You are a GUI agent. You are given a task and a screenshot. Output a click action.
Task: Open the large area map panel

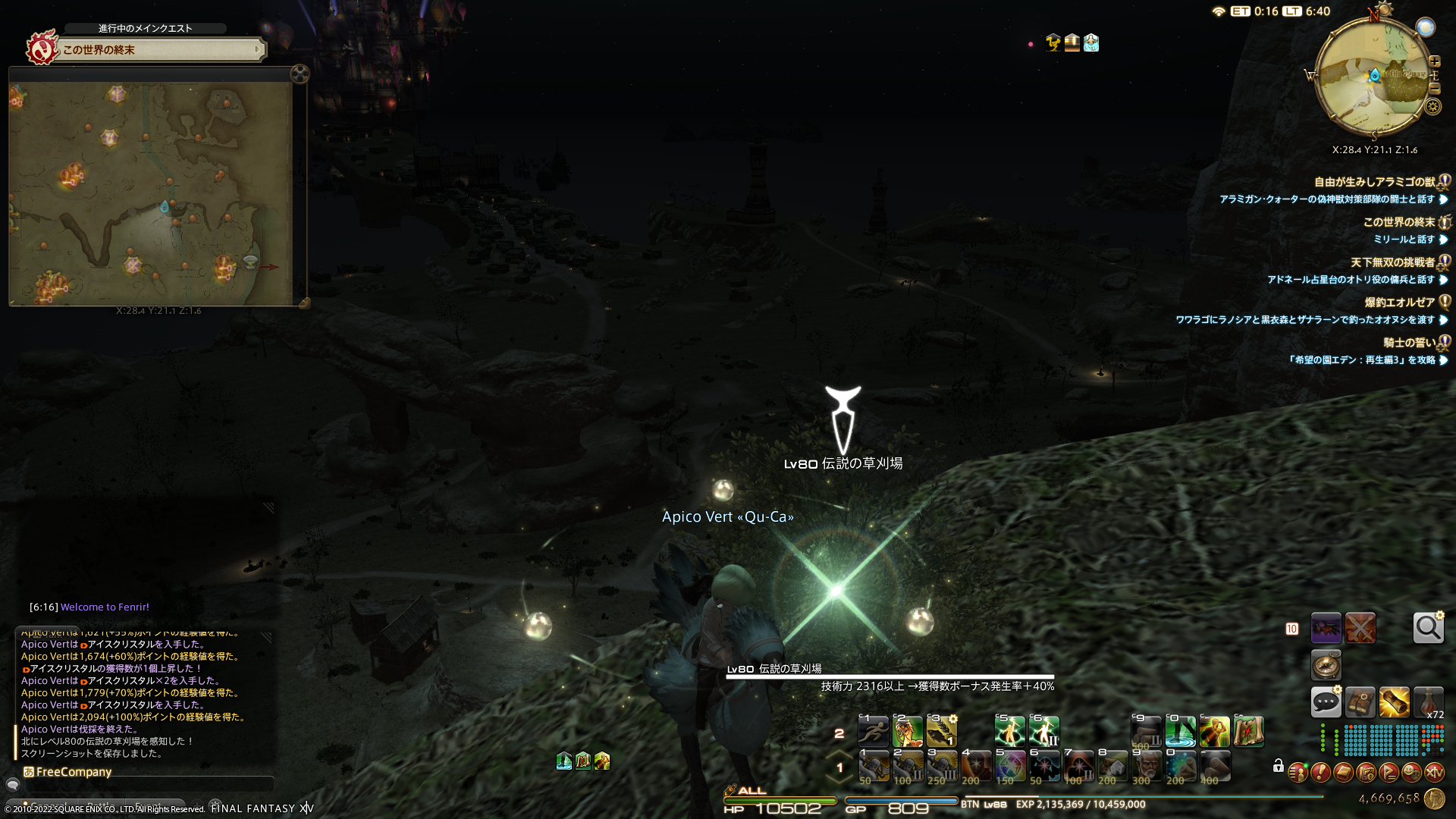[150, 193]
